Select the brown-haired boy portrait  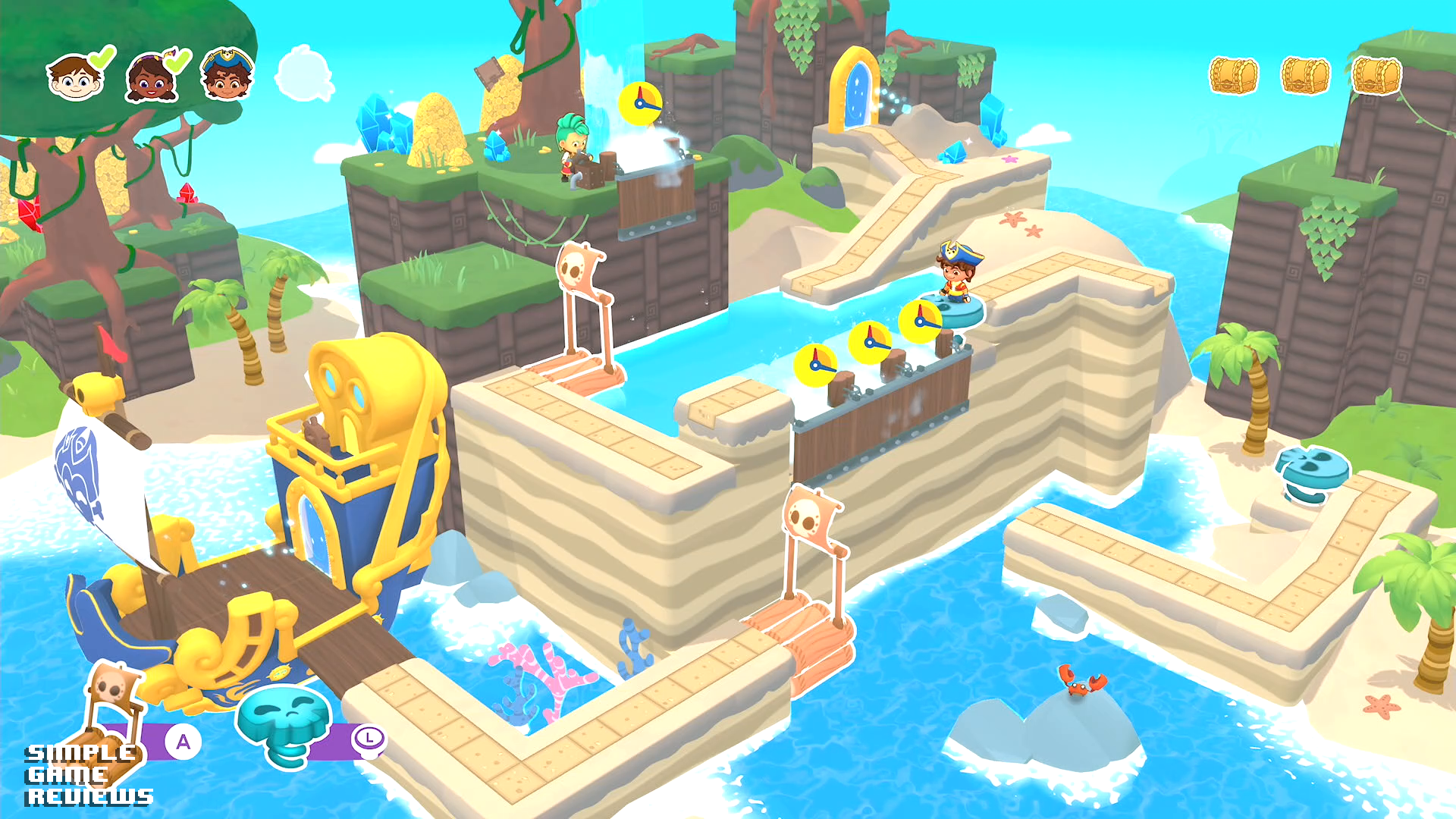point(75,77)
